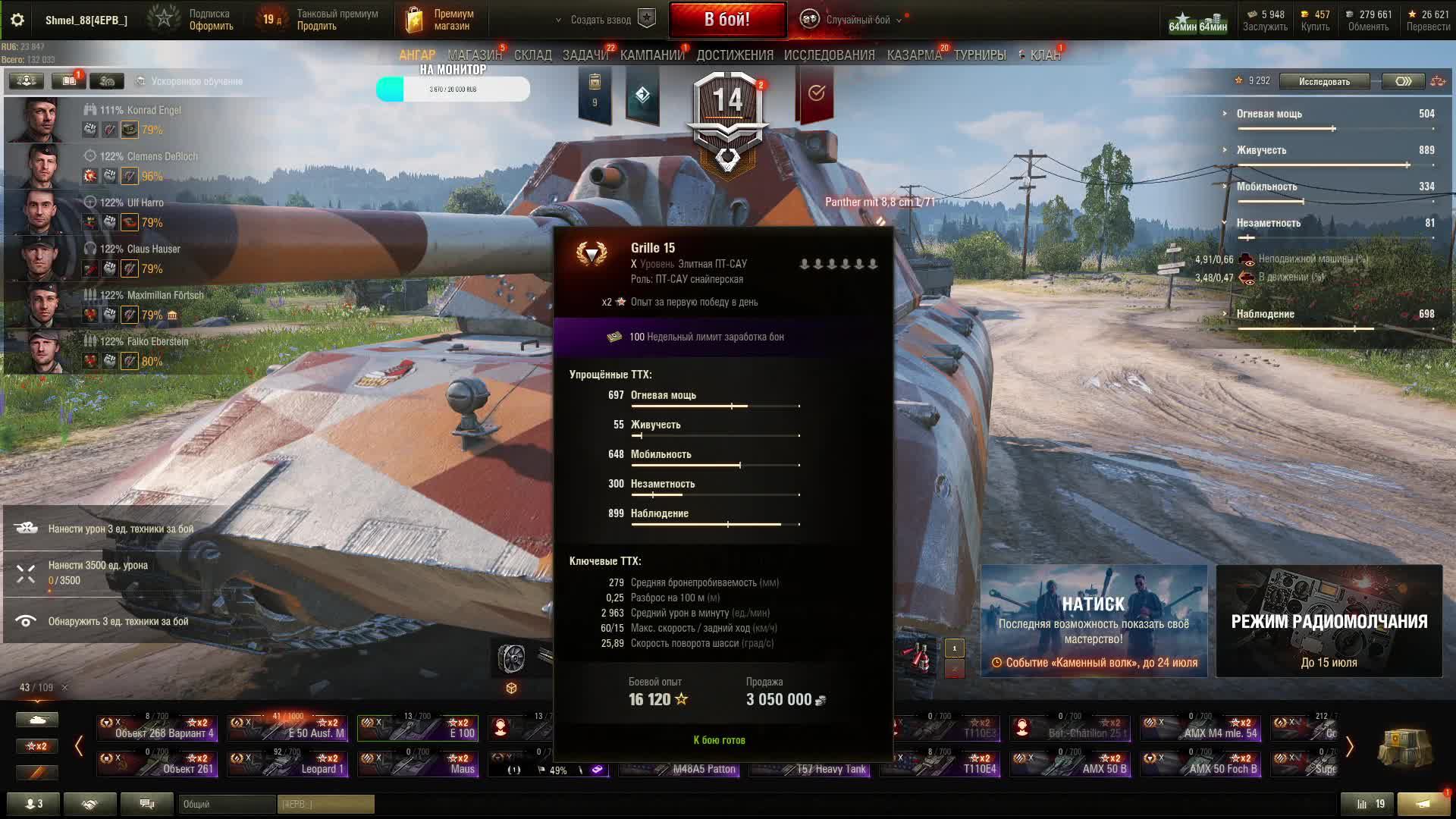Select the Объект 268 Вариант 4 tank
Screen dimensions: 1456x819
coord(158,728)
